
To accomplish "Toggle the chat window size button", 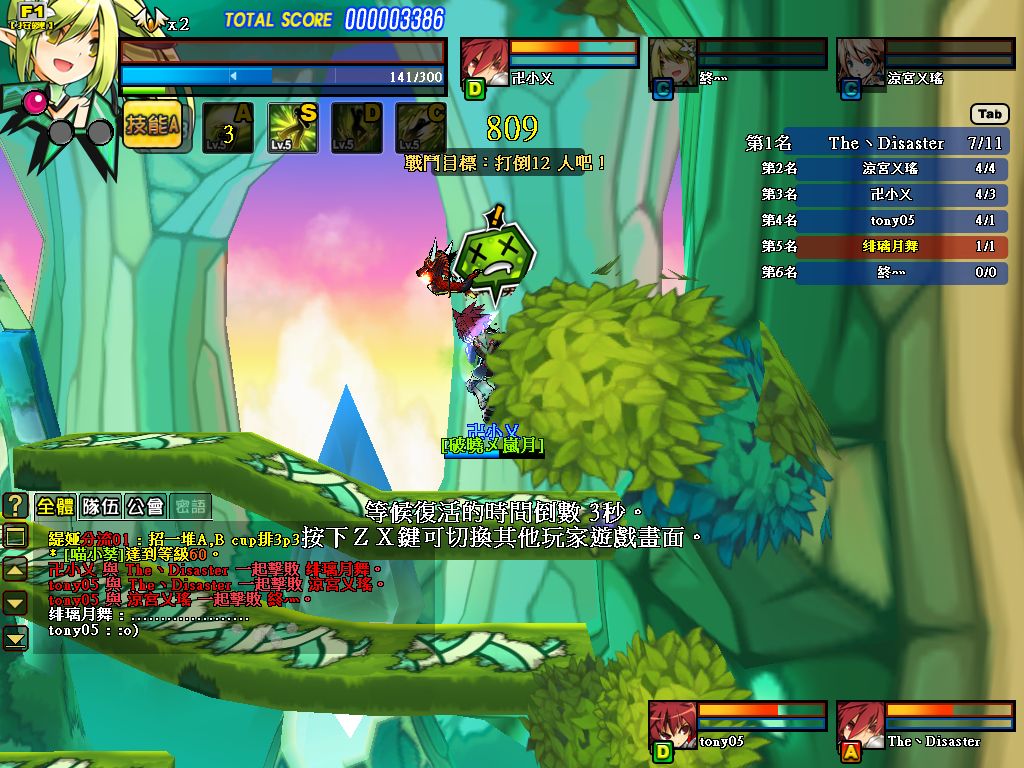I will pos(15,536).
